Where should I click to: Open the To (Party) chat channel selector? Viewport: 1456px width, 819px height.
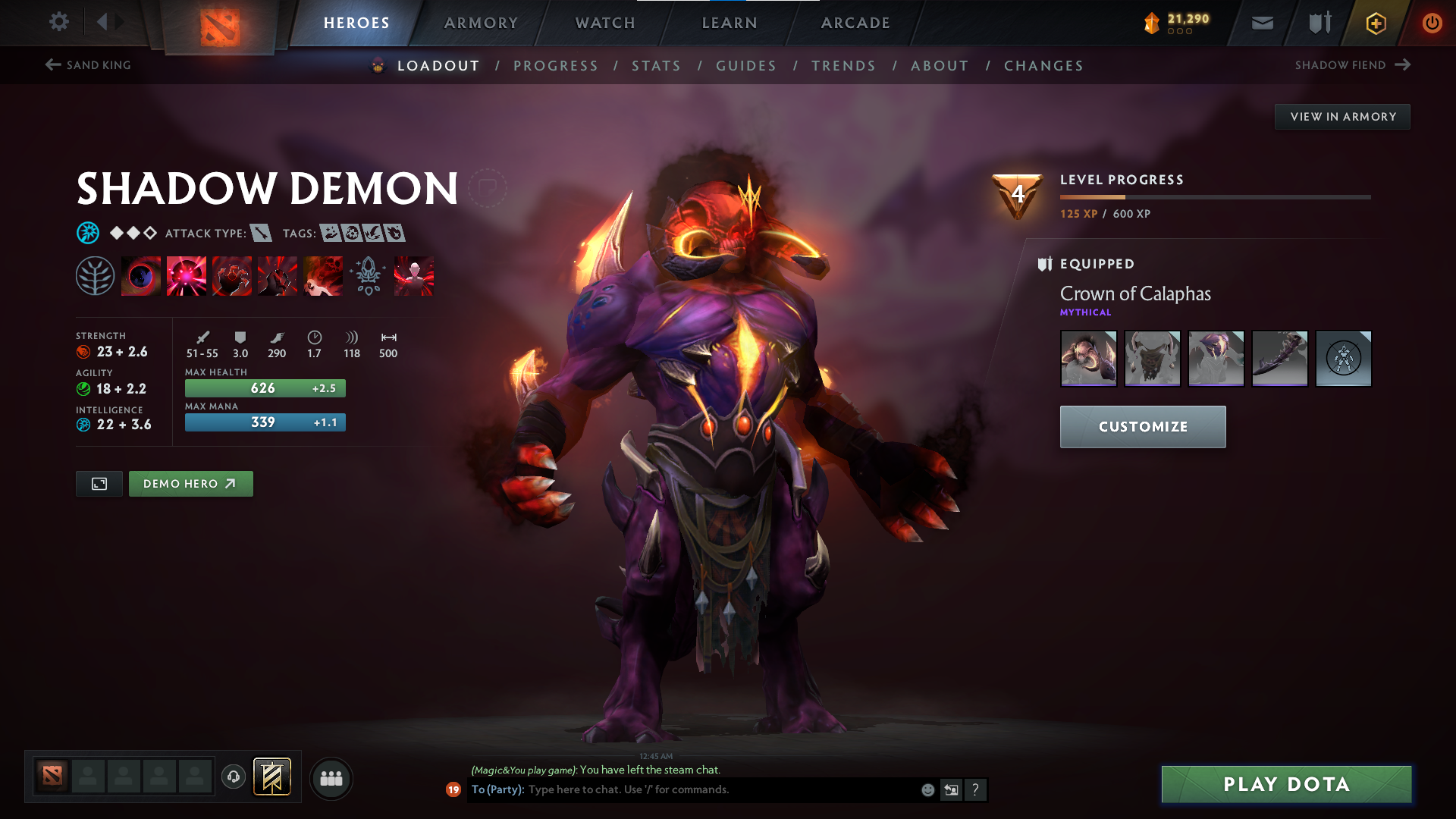[497, 789]
